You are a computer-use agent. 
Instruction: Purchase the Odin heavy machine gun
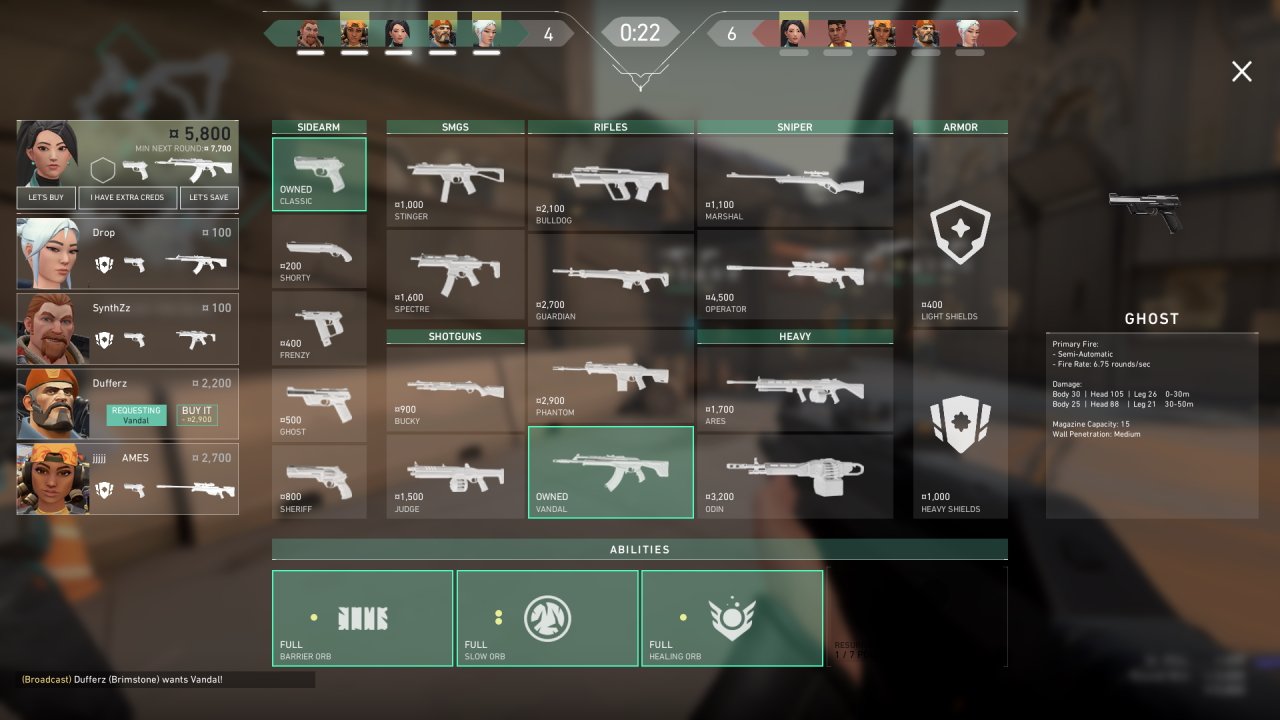click(x=795, y=476)
